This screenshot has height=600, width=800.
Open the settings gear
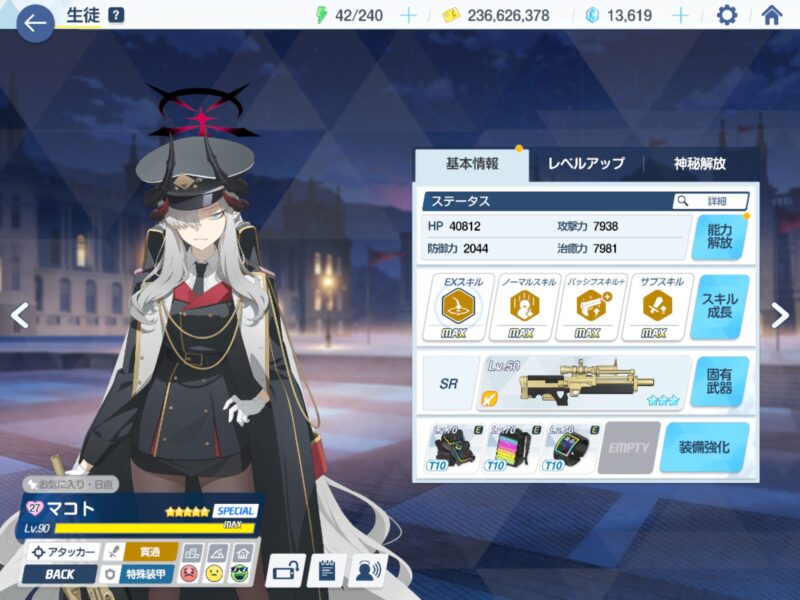coord(727,15)
